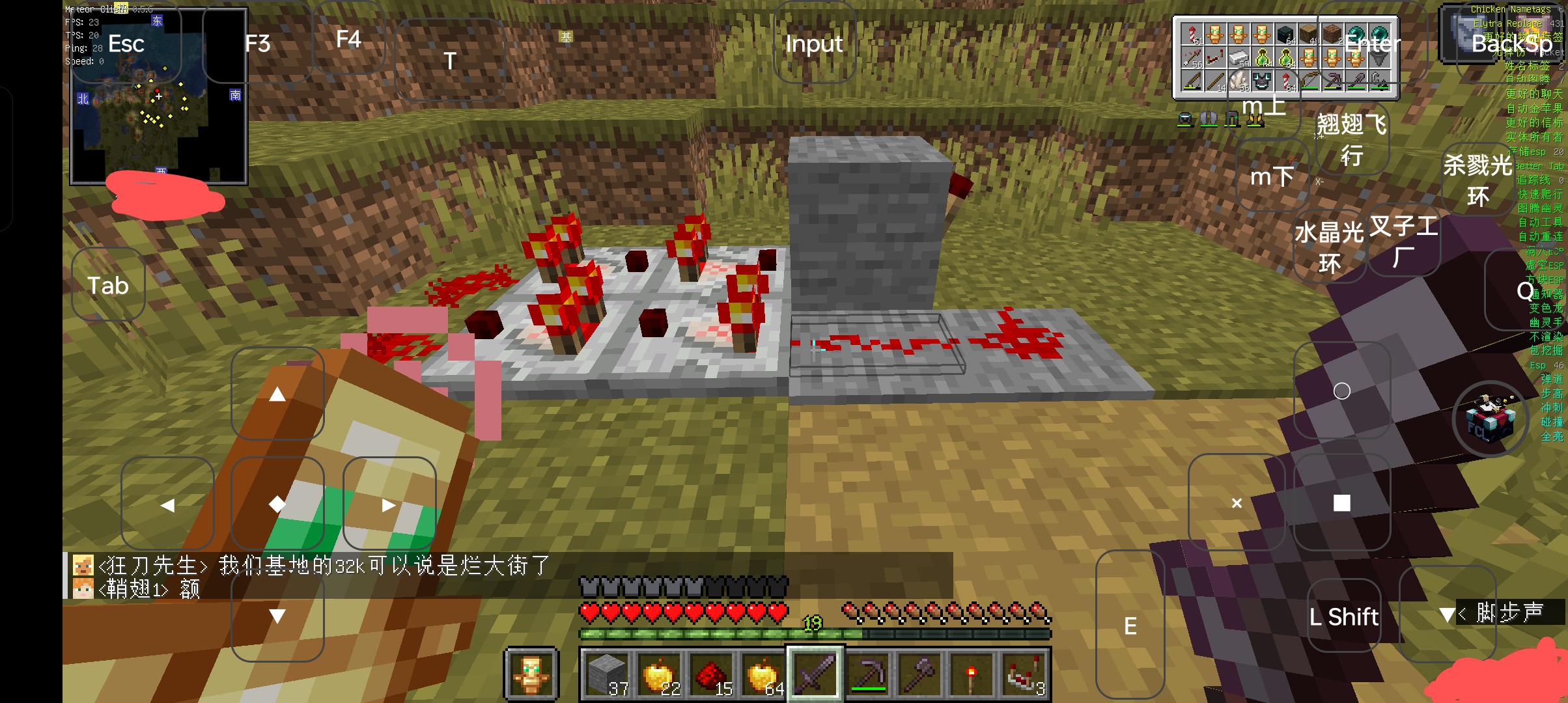Select the redstone torch hotbar slot

coord(970,674)
